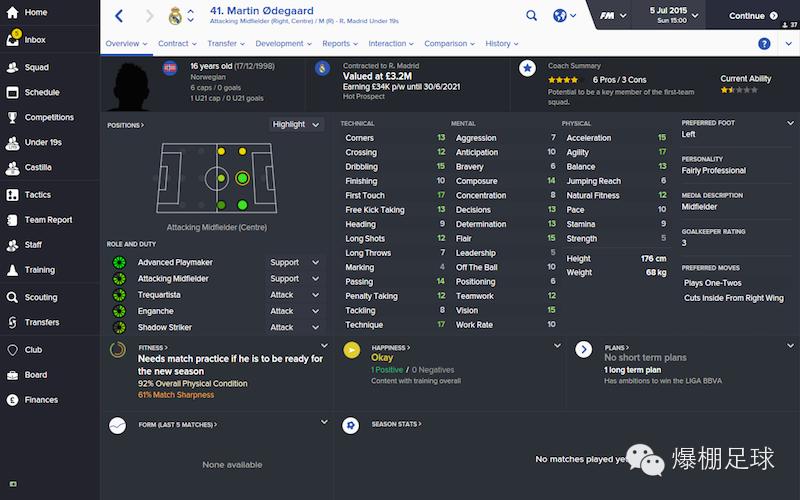Change the Advanced Playmaker duty dropdown

(x=294, y=263)
